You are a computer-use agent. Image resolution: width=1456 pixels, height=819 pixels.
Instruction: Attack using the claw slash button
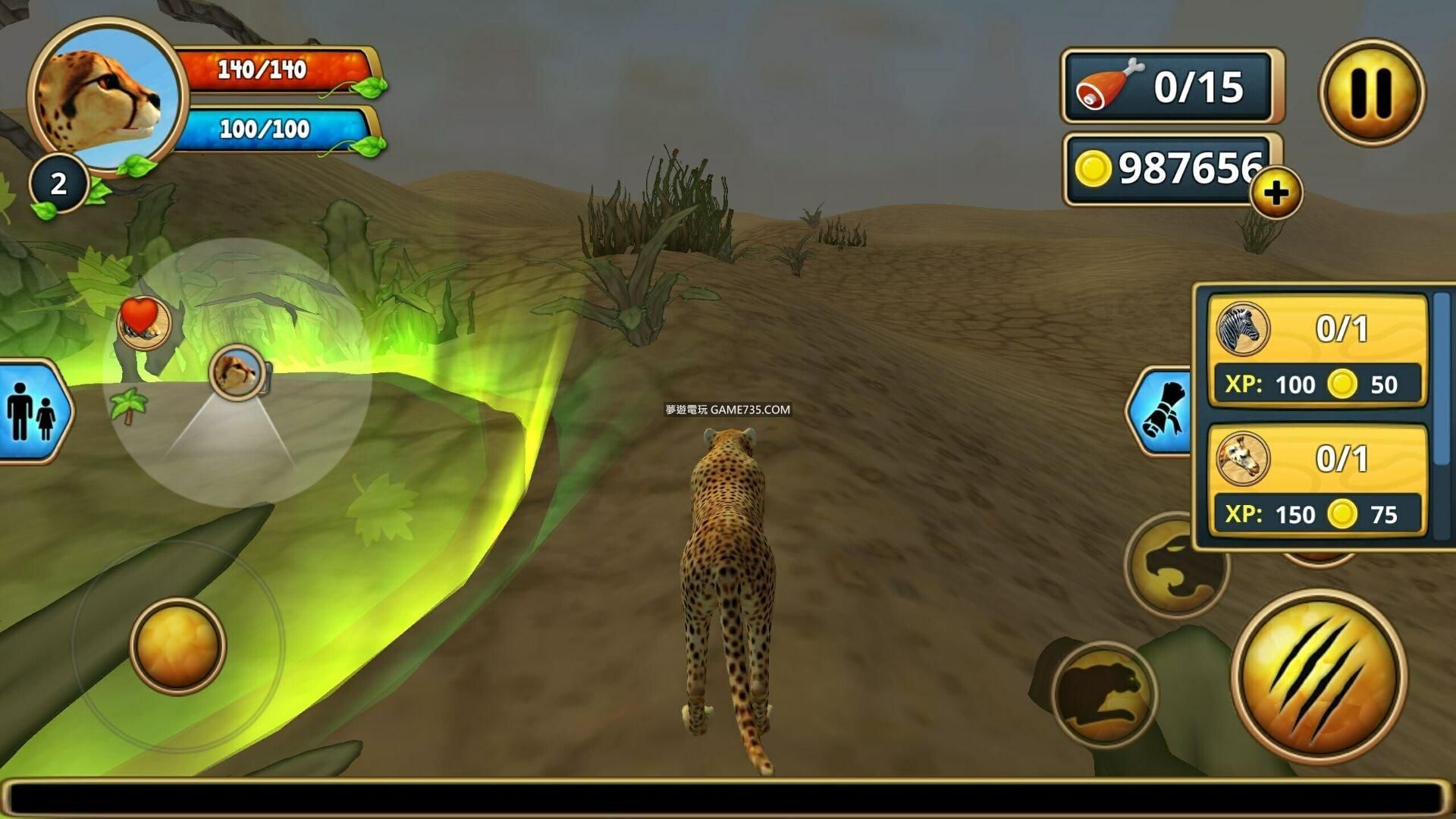[1318, 676]
